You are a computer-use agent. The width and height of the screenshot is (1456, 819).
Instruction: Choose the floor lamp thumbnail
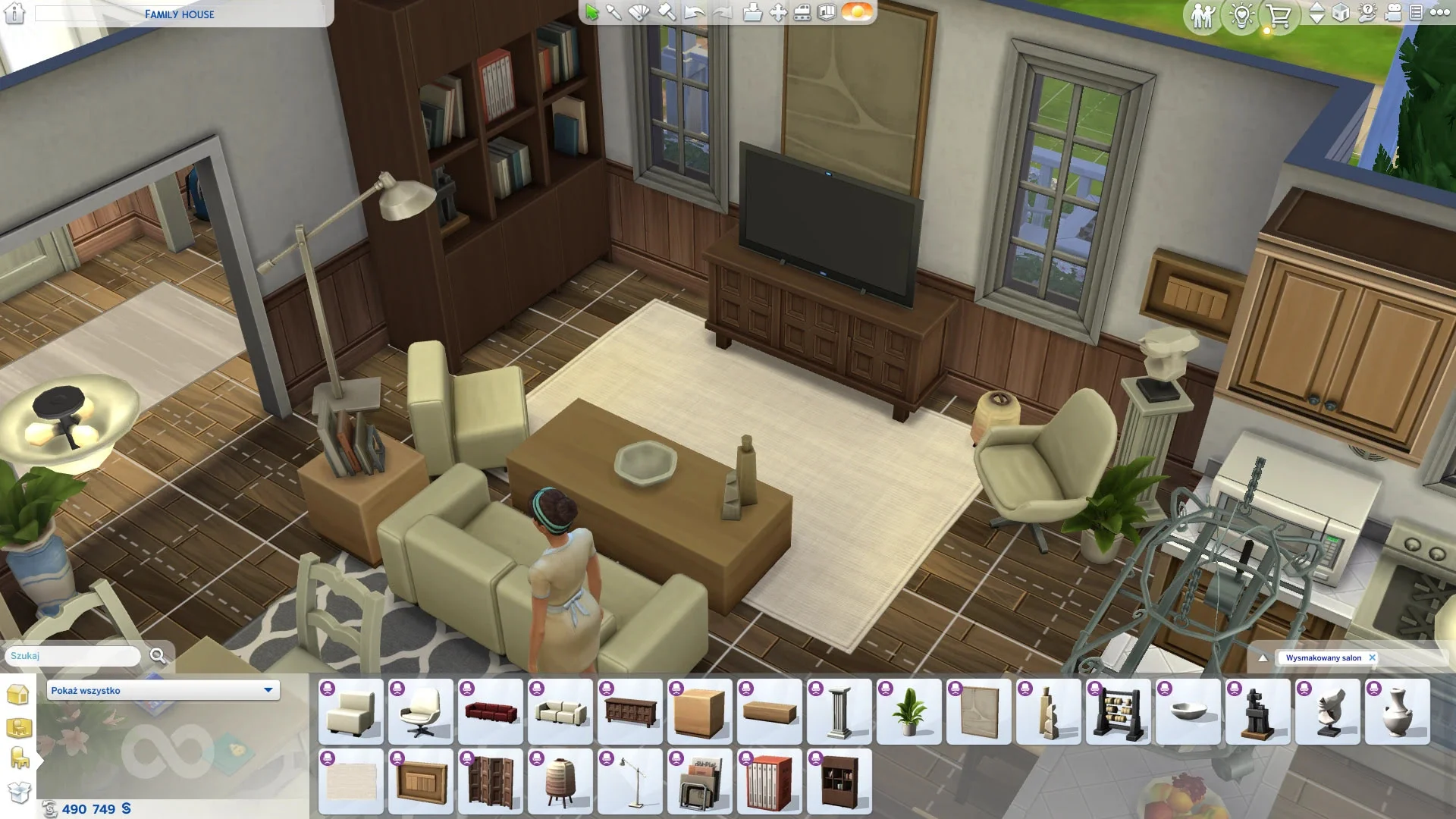[629, 782]
